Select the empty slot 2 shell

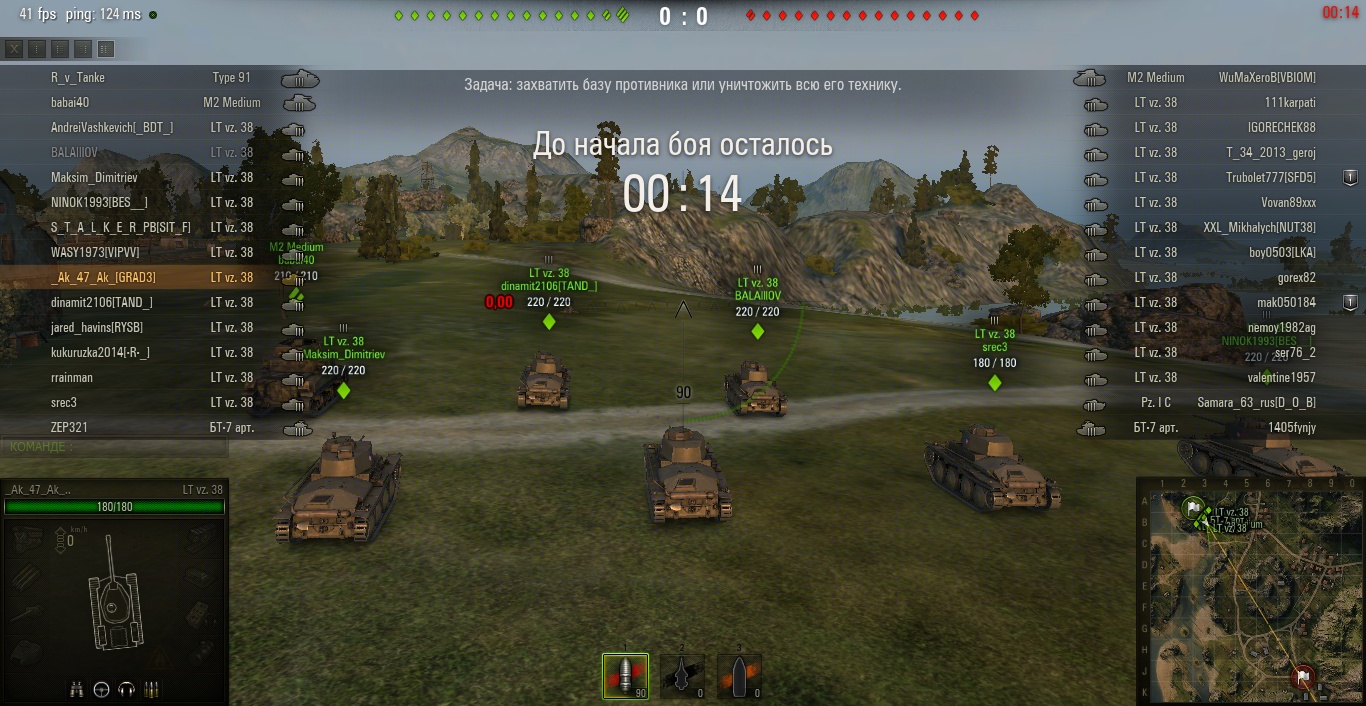(682, 676)
